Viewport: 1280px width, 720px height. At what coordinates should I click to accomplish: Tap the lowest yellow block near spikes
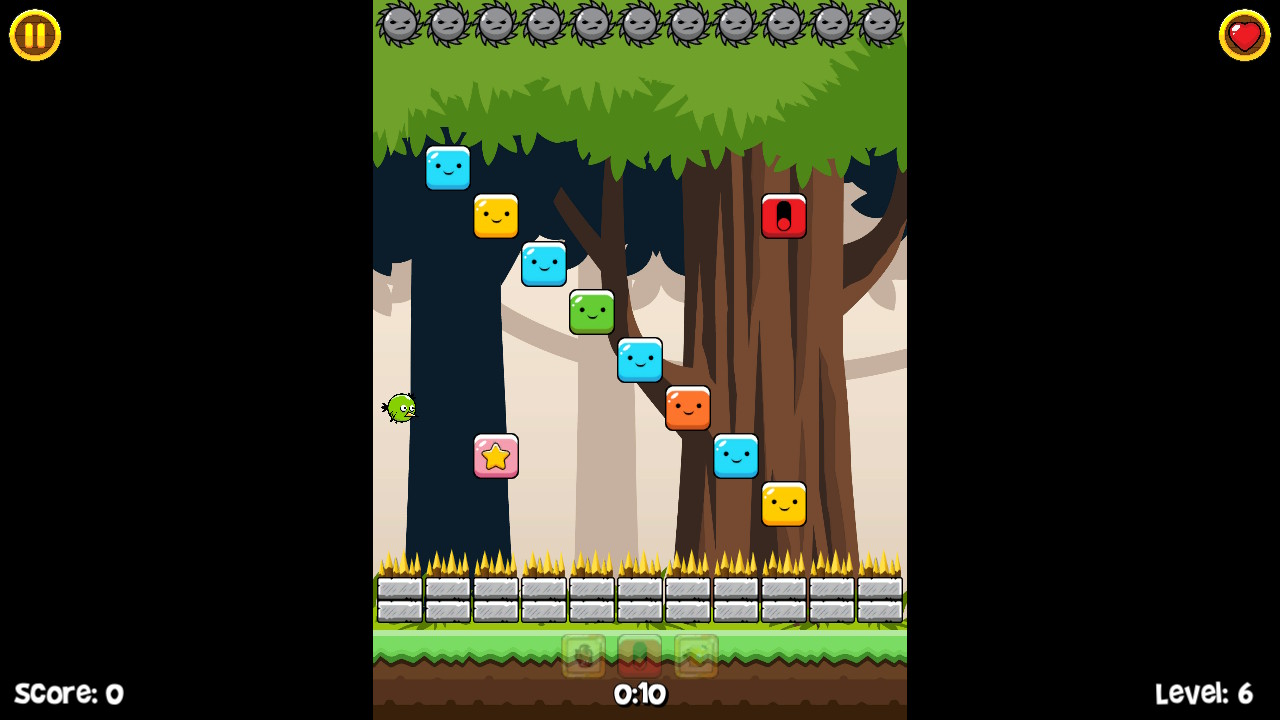point(785,505)
